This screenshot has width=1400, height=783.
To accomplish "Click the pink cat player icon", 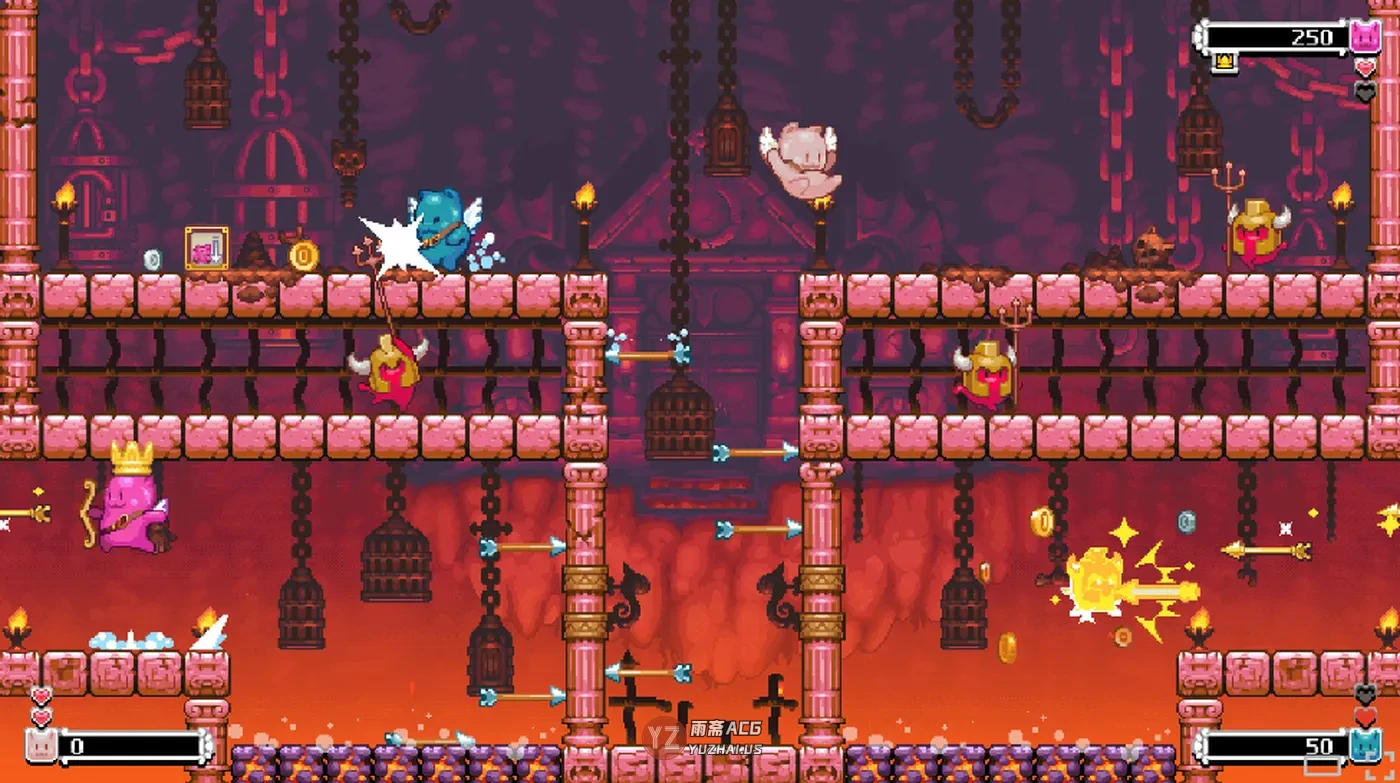I will tap(1364, 37).
